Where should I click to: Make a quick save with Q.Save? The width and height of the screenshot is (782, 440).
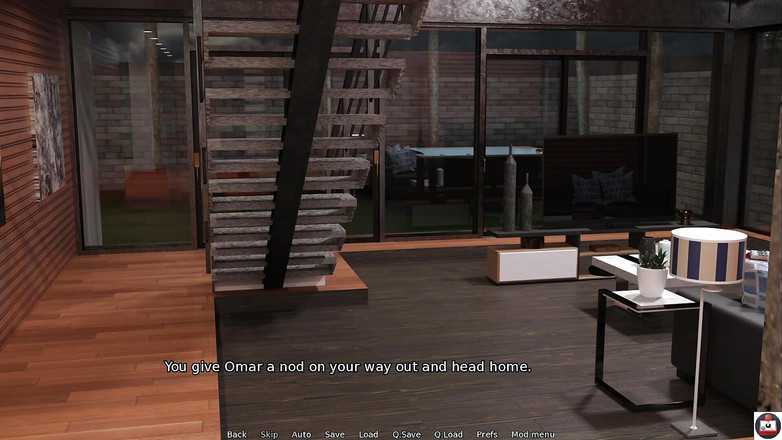click(x=406, y=434)
